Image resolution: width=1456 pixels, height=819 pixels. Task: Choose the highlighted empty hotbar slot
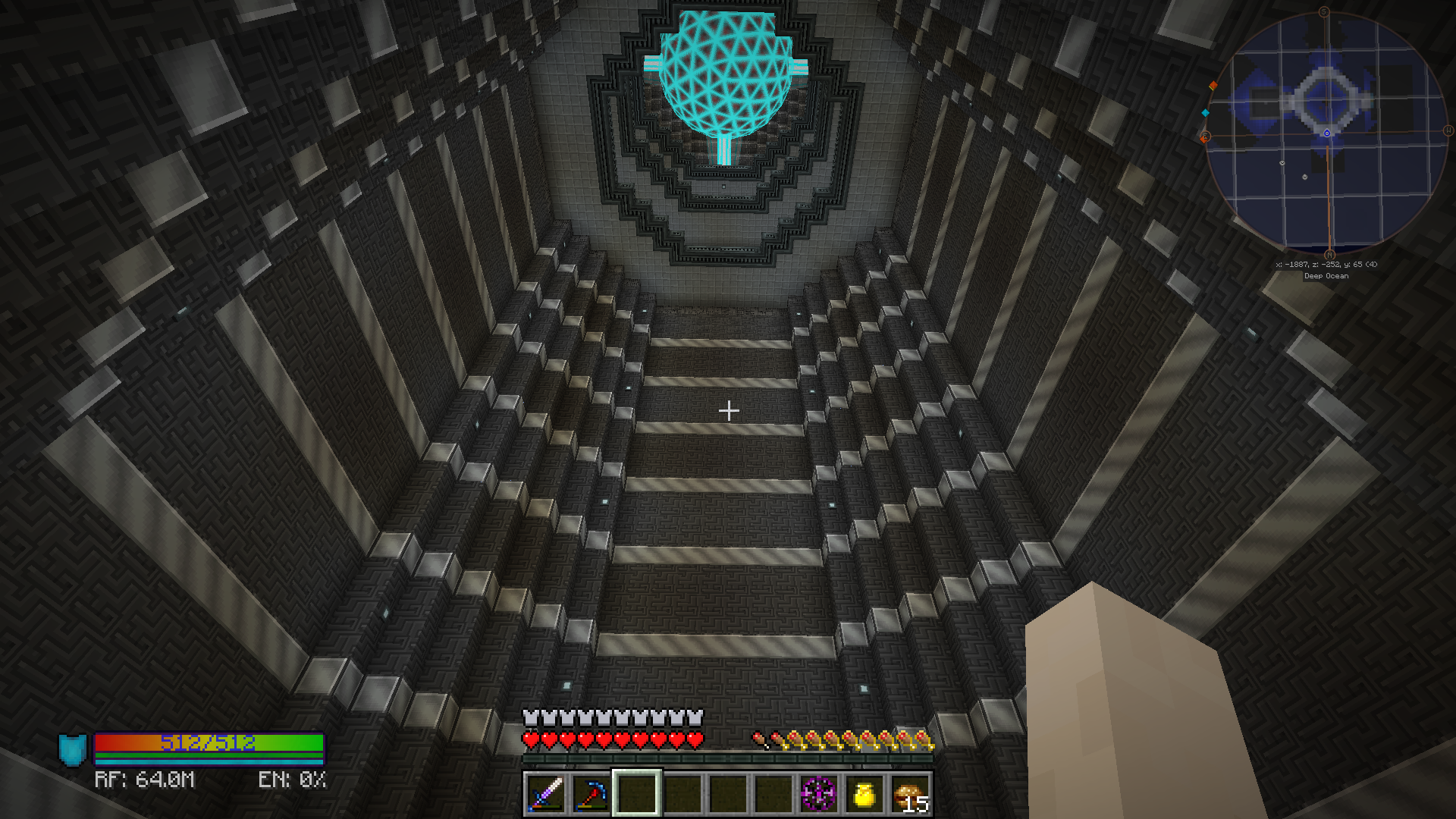click(636, 794)
